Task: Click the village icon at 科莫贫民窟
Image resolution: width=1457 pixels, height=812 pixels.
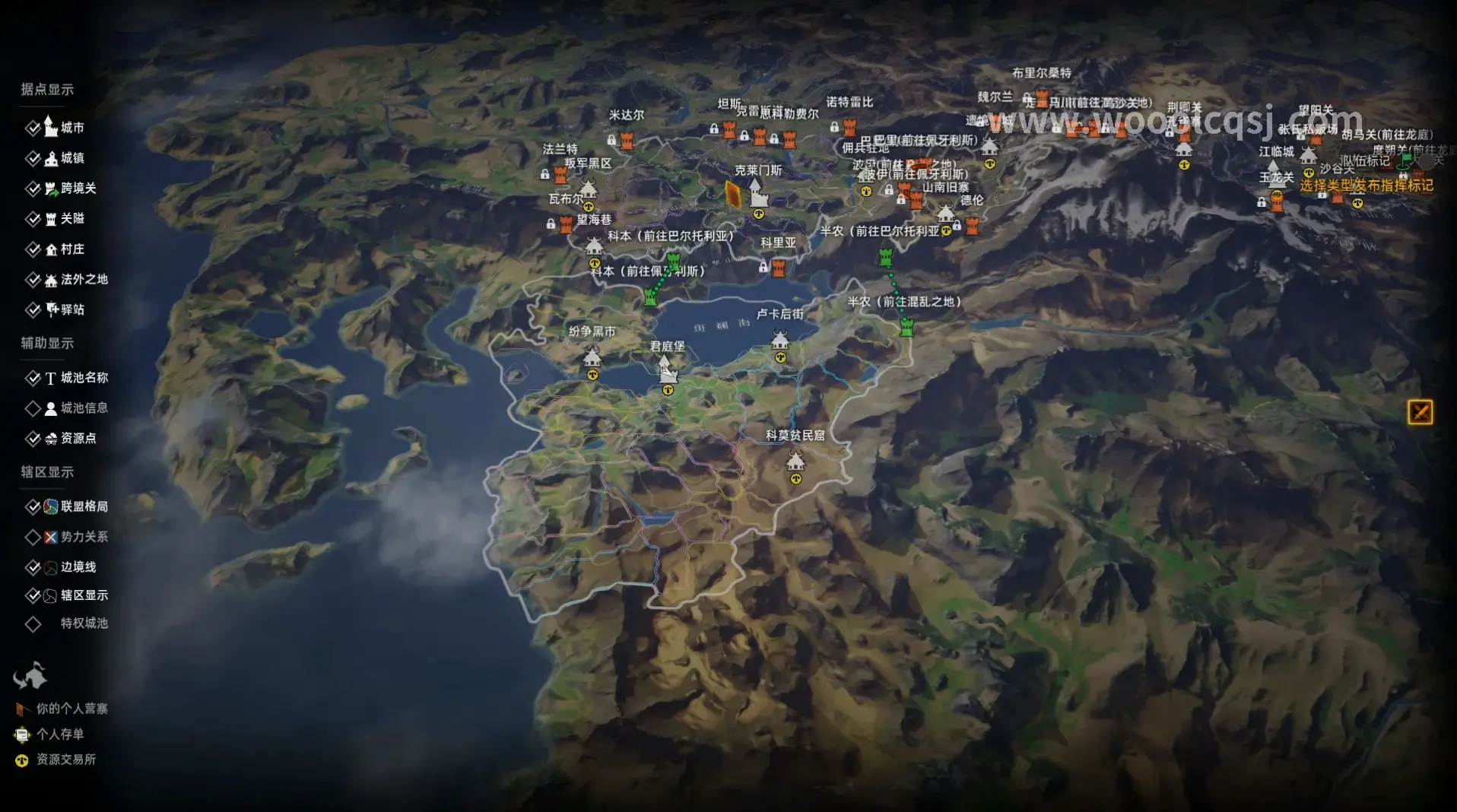Action: 796,461
